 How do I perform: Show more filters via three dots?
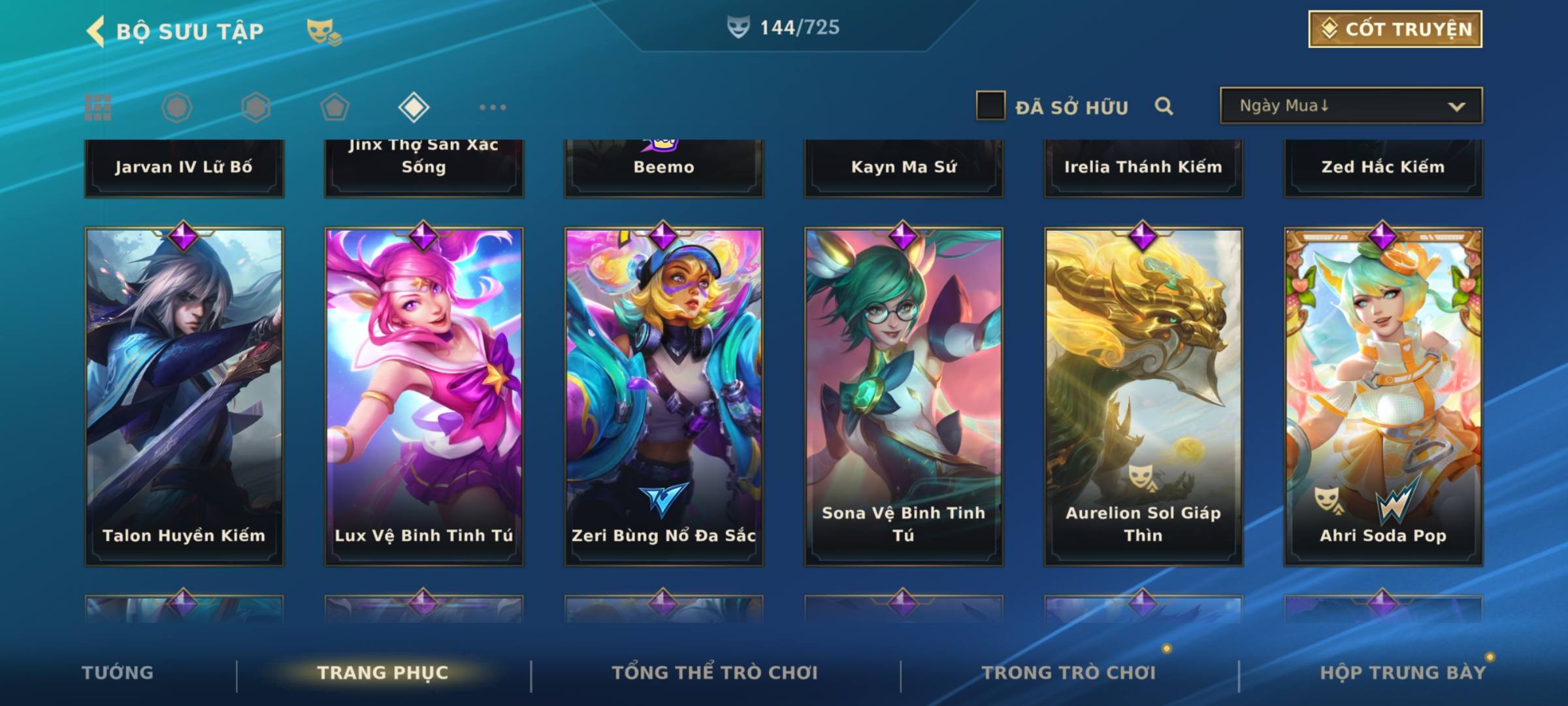493,107
